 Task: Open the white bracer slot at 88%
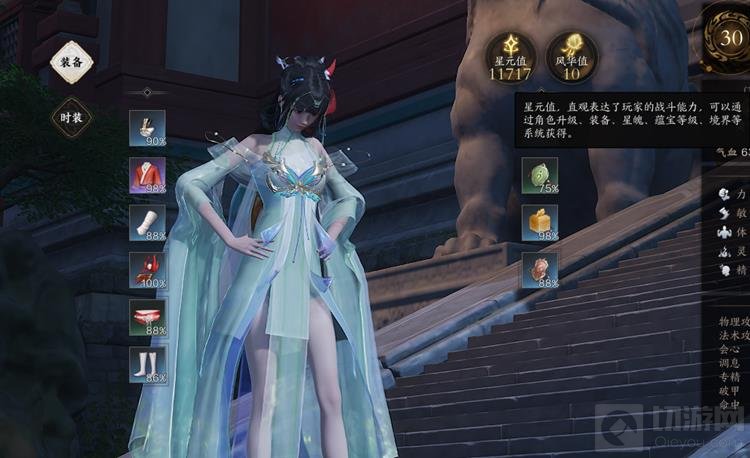click(147, 223)
